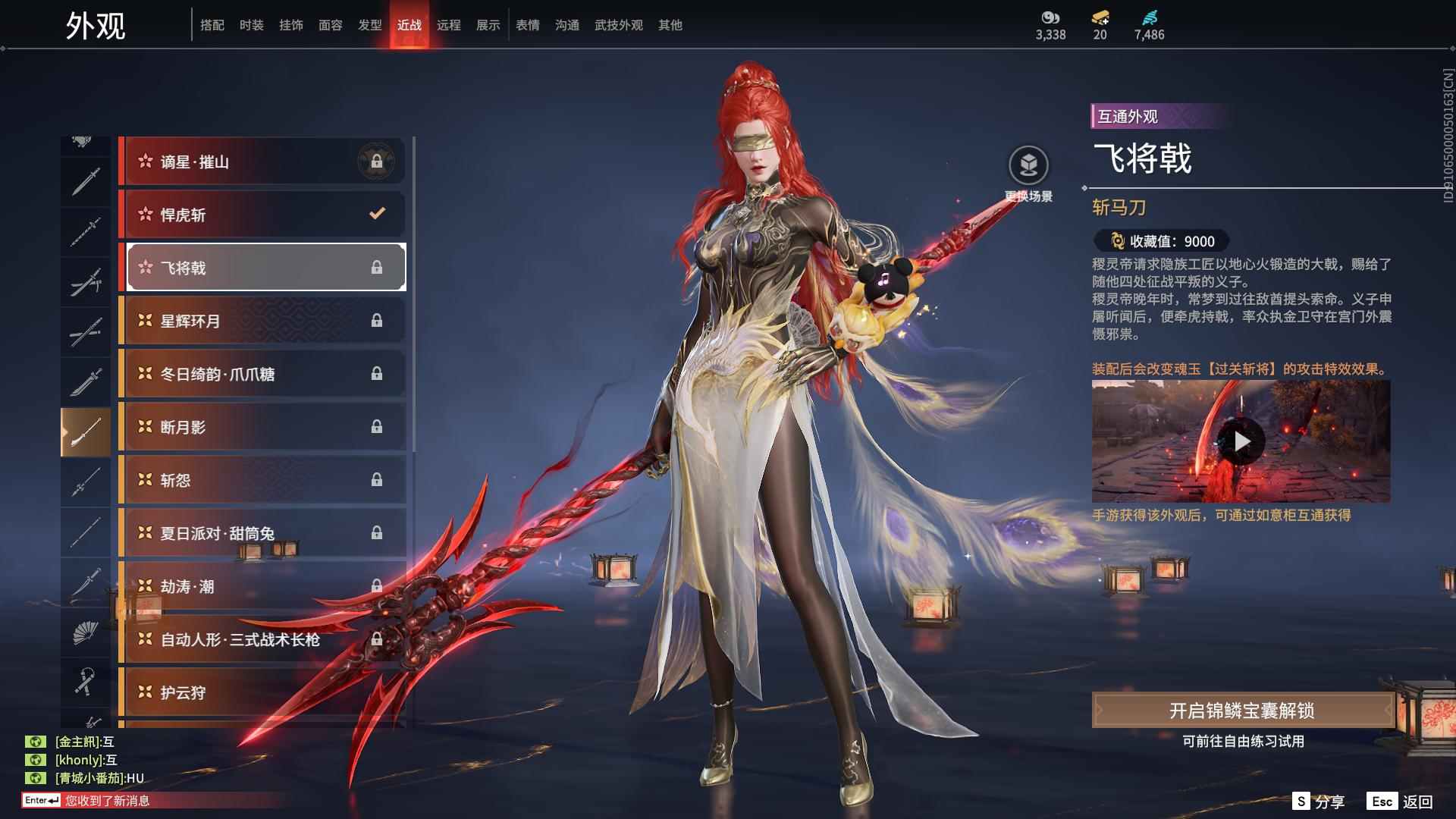Switch to the 时装 tab
This screenshot has width=1456, height=819.
(251, 25)
